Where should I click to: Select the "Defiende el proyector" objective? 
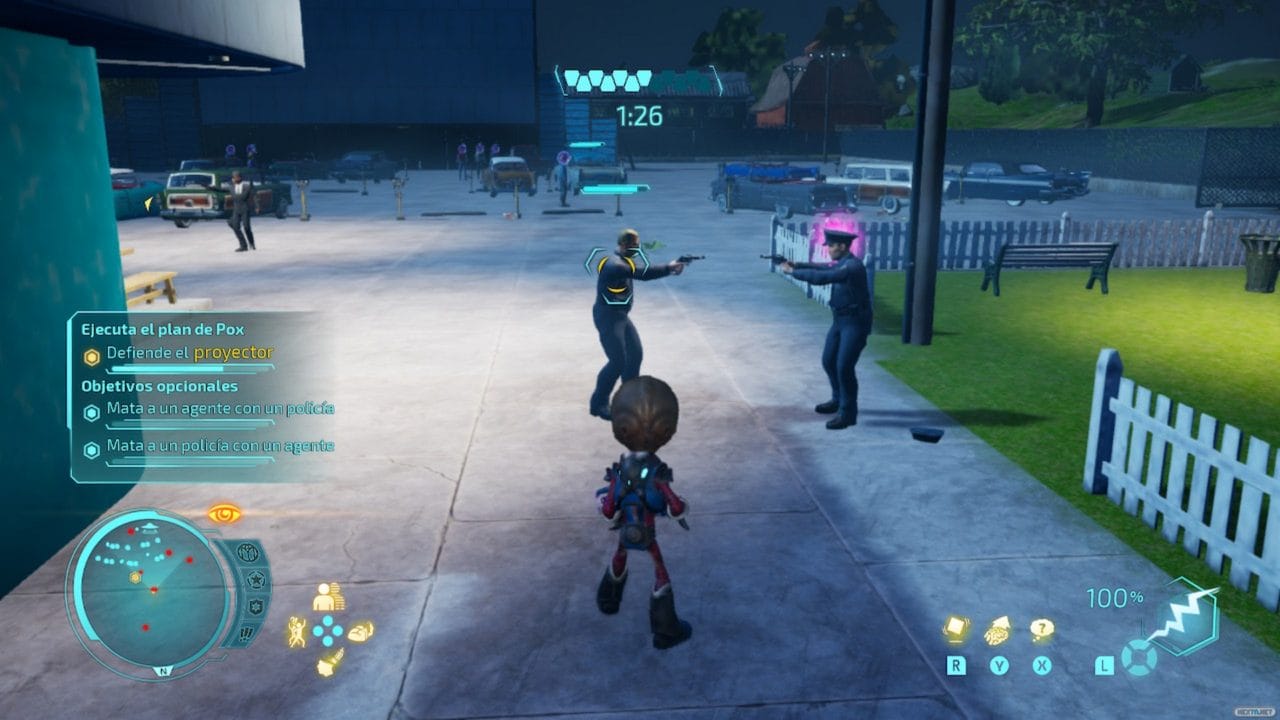[189, 353]
